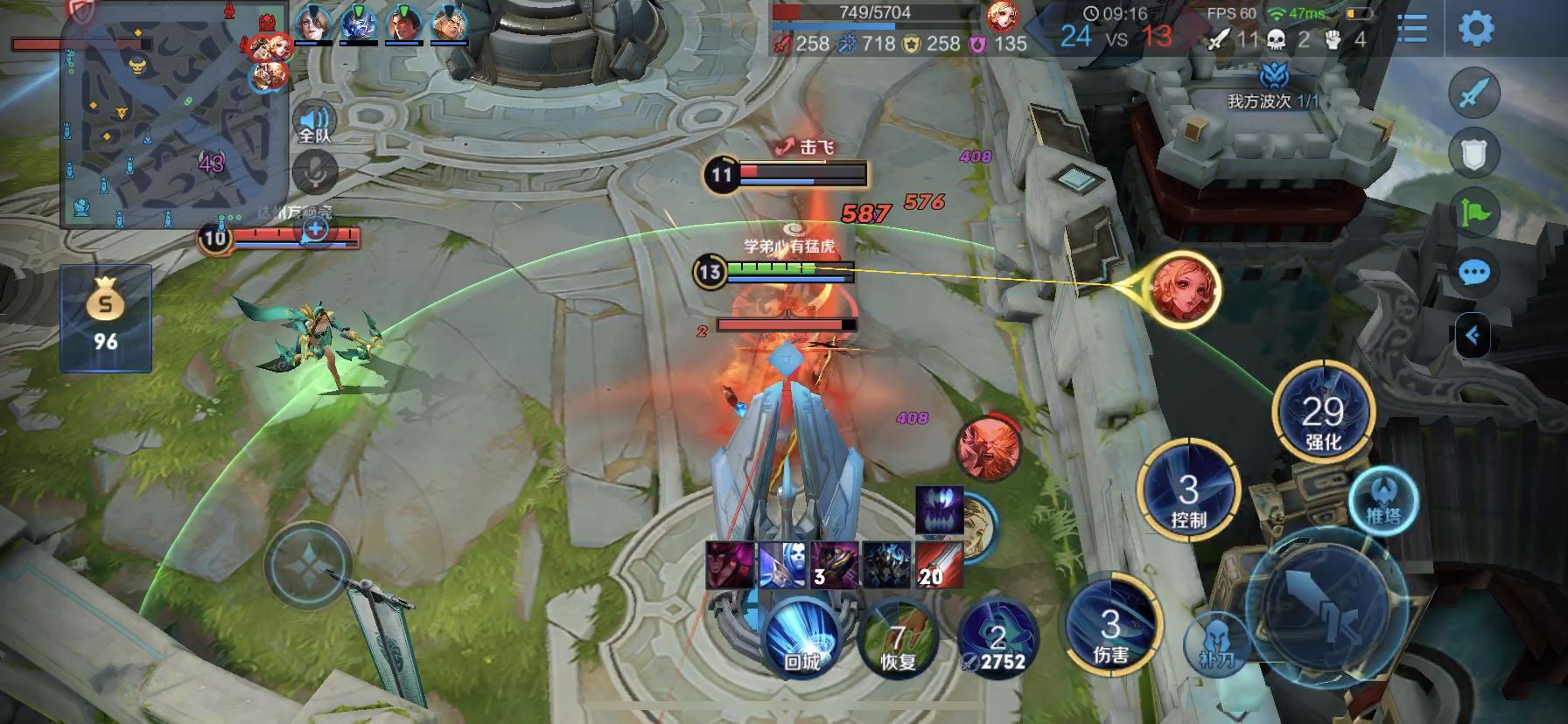Collapse the side panel arrow
Screen dimensions: 1568x724
tap(1472, 336)
